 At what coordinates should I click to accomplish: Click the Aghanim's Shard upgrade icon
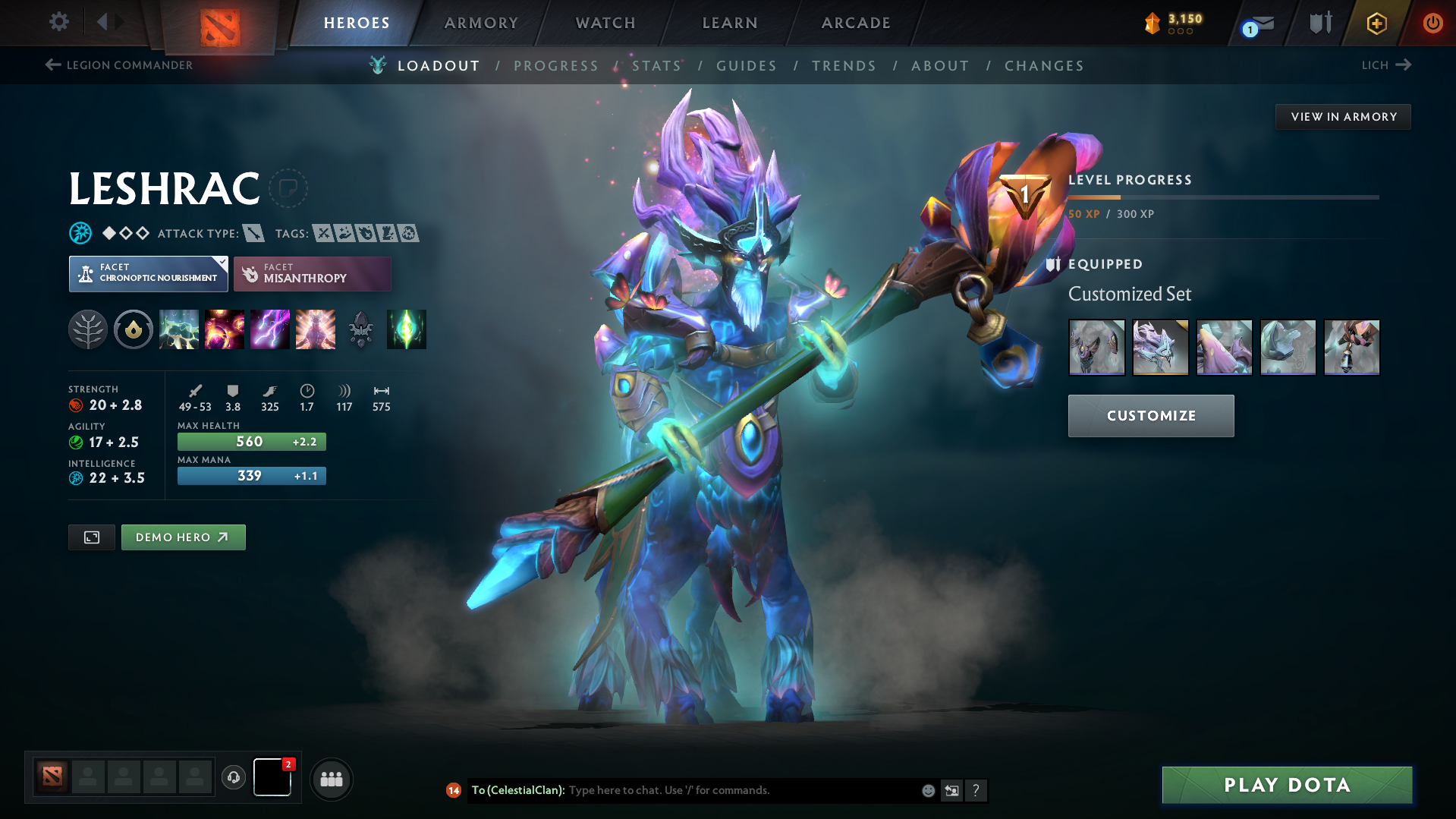pos(407,329)
